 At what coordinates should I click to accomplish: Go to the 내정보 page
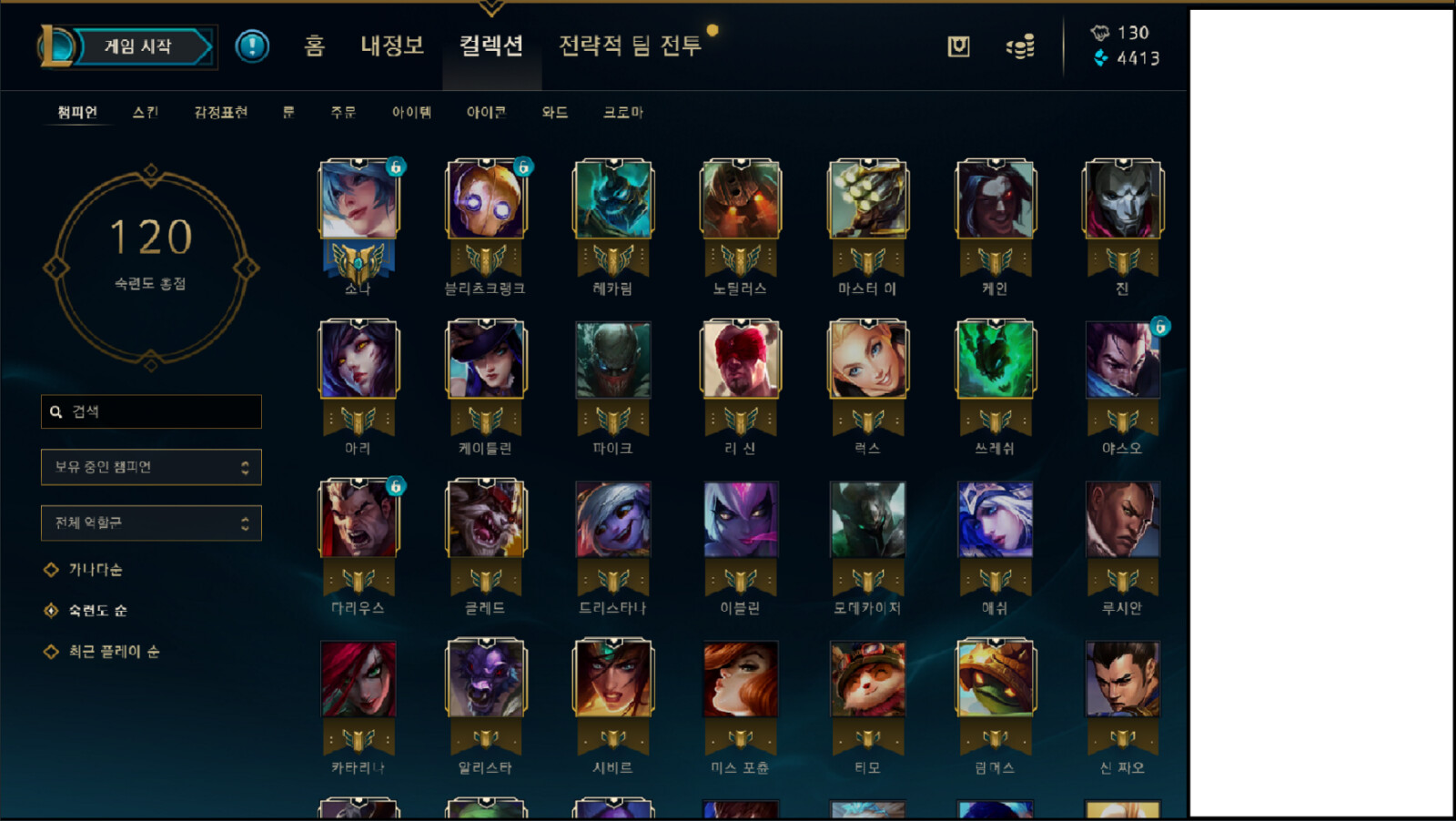391,47
